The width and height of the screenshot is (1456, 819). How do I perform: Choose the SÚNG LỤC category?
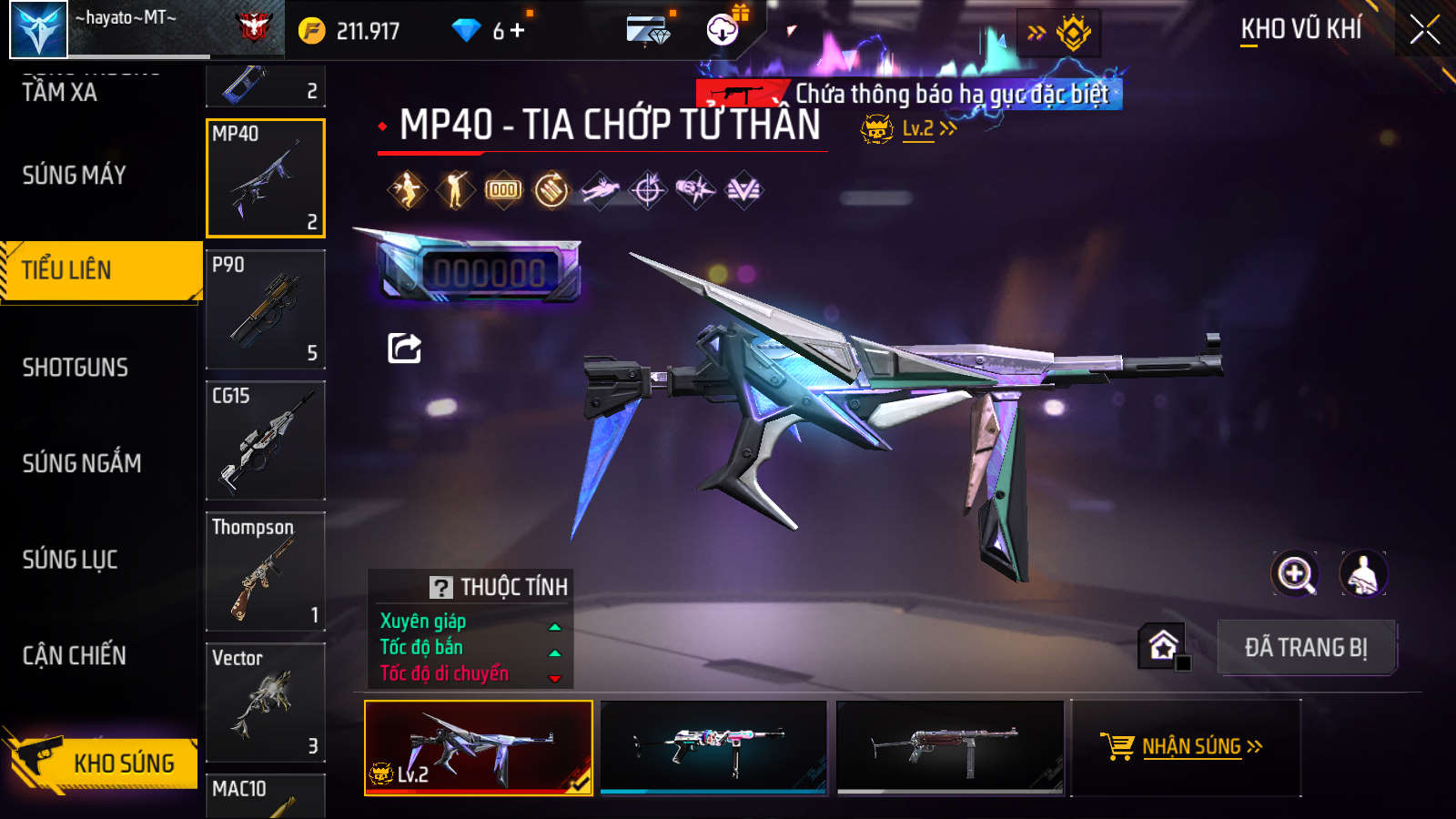click(70, 560)
